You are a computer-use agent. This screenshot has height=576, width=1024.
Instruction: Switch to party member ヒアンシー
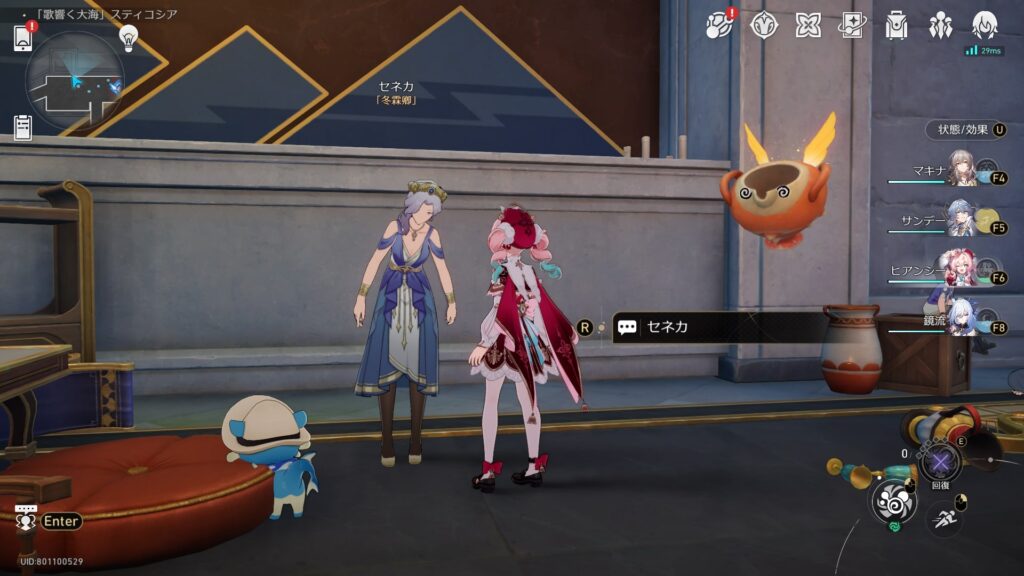pos(961,271)
